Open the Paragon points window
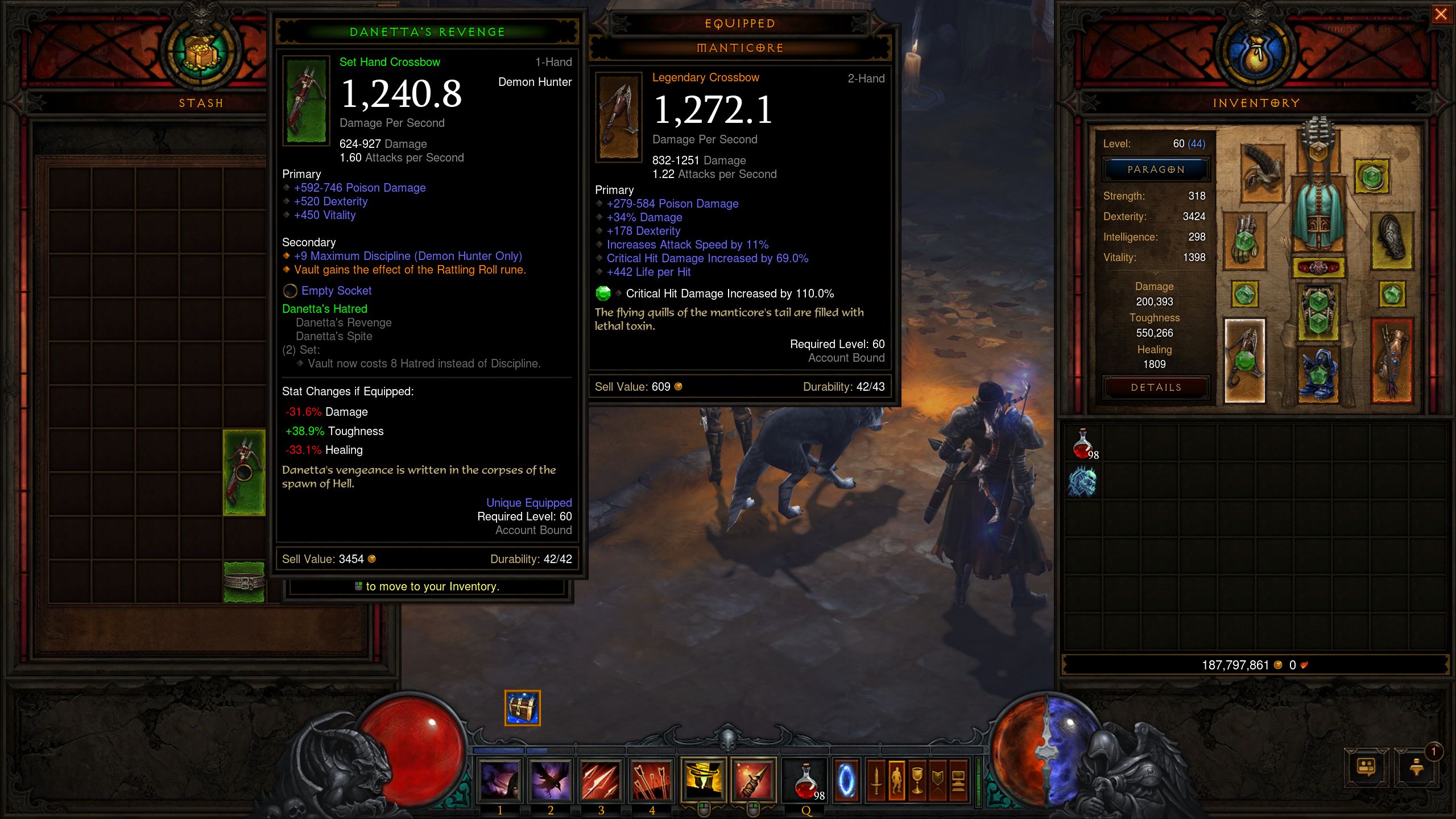The image size is (1456, 819). point(1156,169)
